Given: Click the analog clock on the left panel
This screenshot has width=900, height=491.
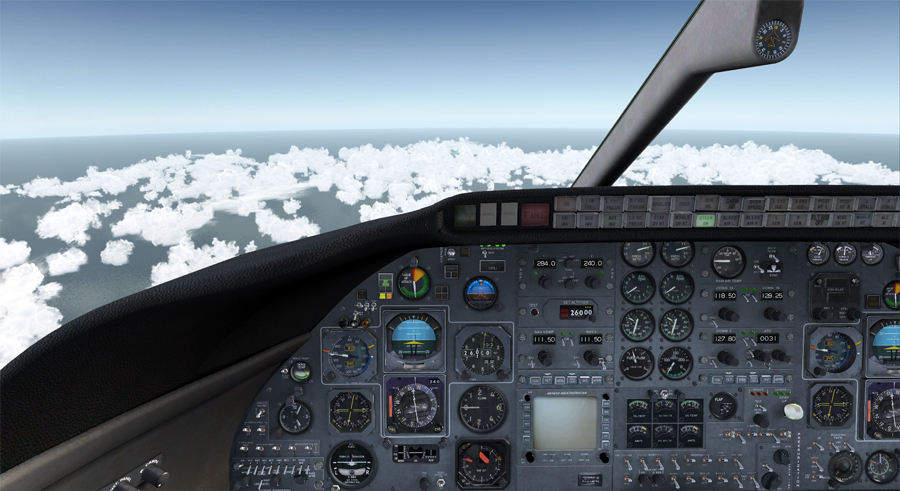Looking at the screenshot, I should 294,415.
